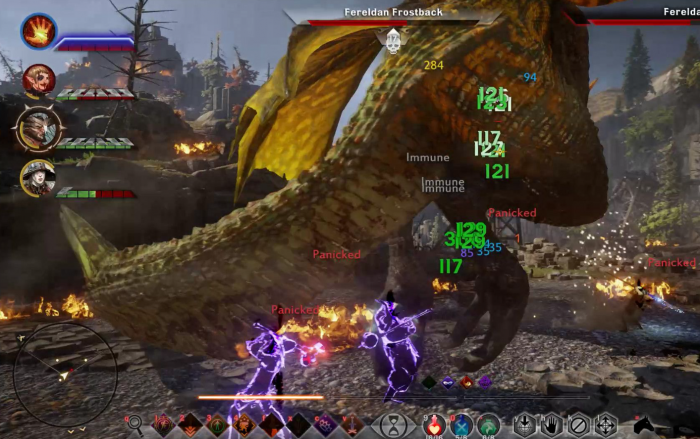Click the four-arrow move command icon
The height and width of the screenshot is (439, 700).
(x=605, y=424)
